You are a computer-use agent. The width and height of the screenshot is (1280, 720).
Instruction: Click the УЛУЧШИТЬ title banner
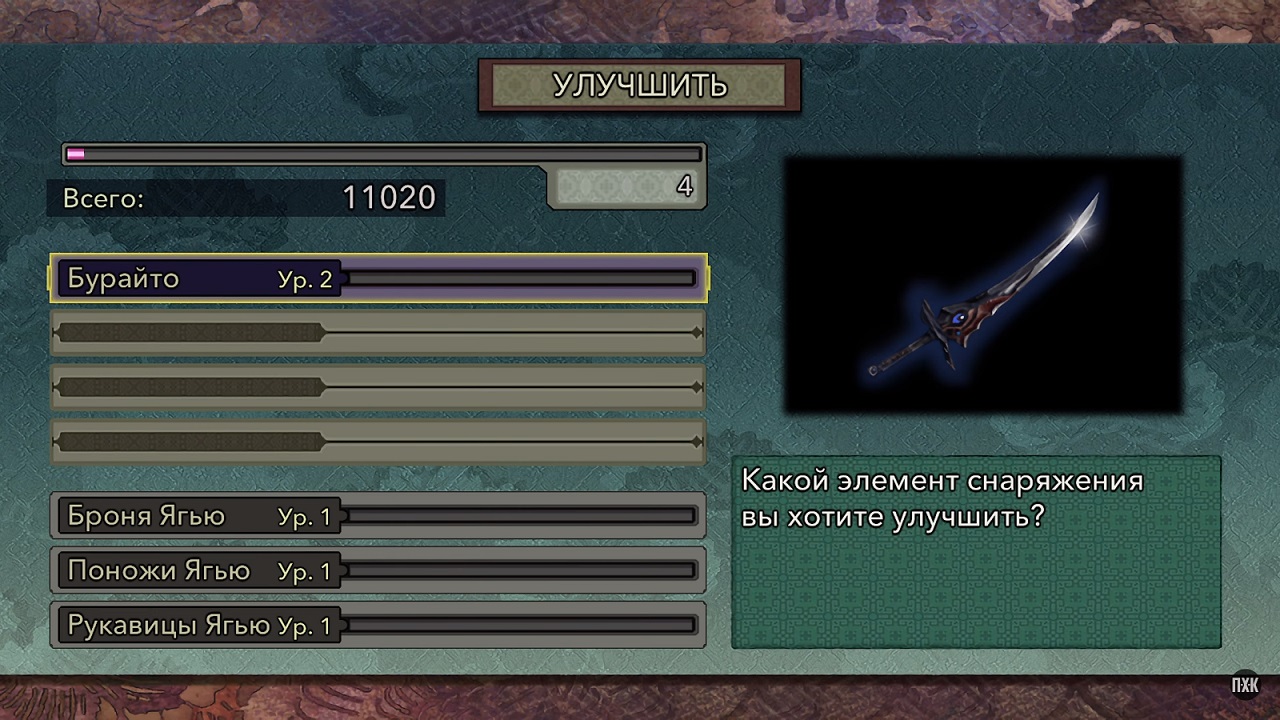[640, 87]
